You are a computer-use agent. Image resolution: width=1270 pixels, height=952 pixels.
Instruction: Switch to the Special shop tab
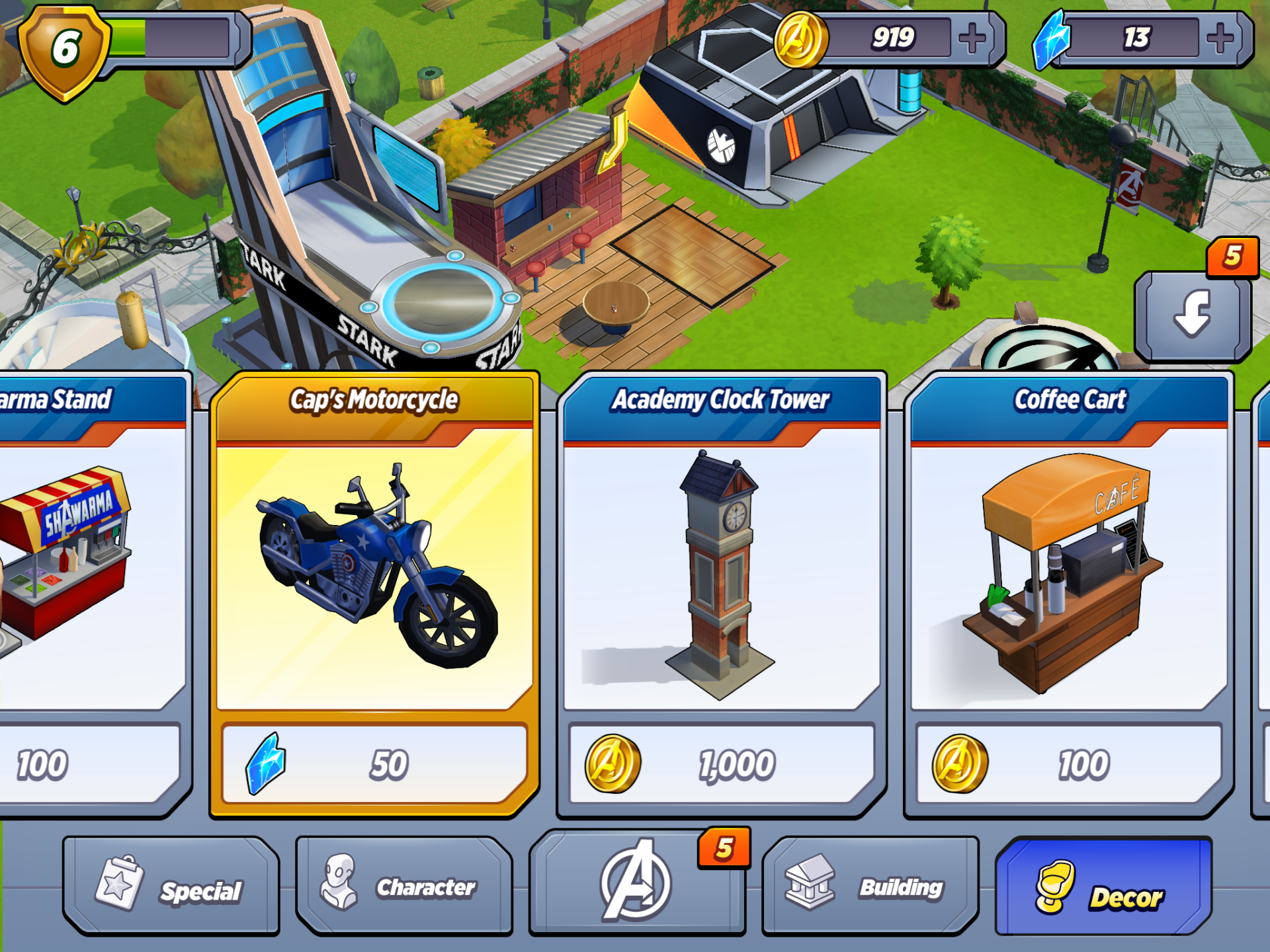tap(171, 887)
